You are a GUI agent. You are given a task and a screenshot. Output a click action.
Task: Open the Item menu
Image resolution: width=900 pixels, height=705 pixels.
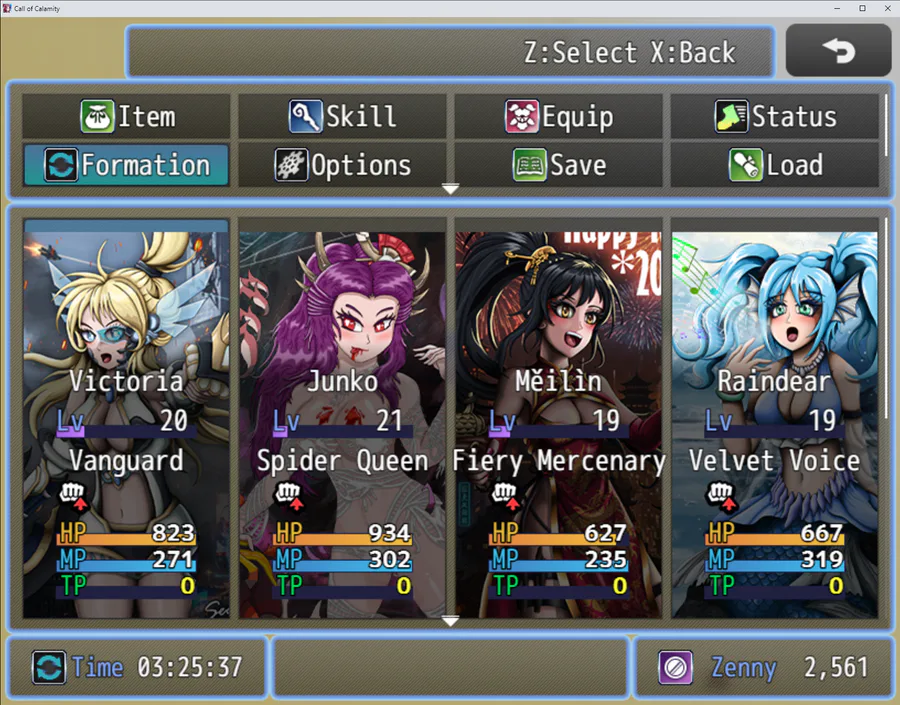pos(127,117)
